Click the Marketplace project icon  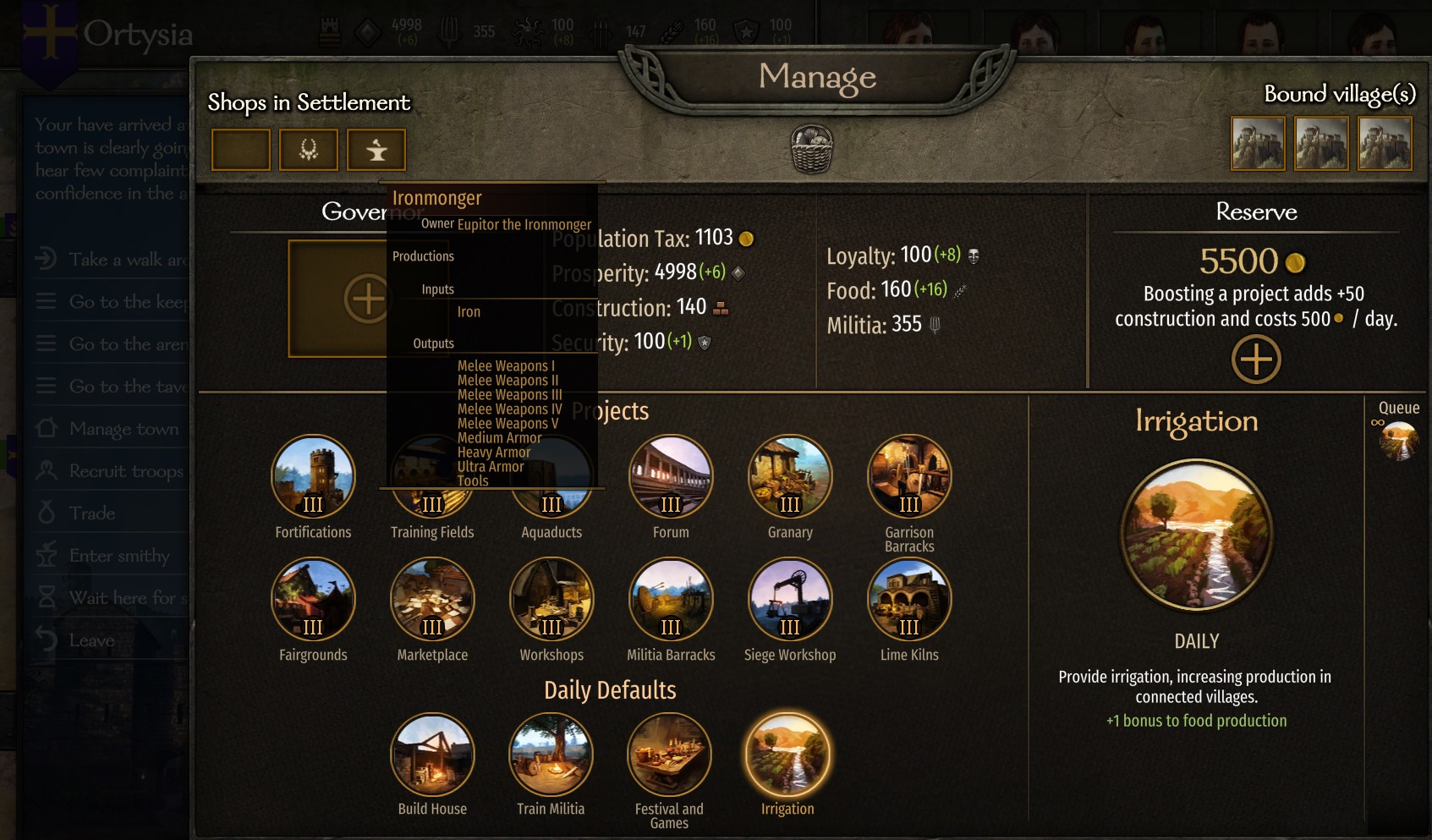tap(432, 599)
